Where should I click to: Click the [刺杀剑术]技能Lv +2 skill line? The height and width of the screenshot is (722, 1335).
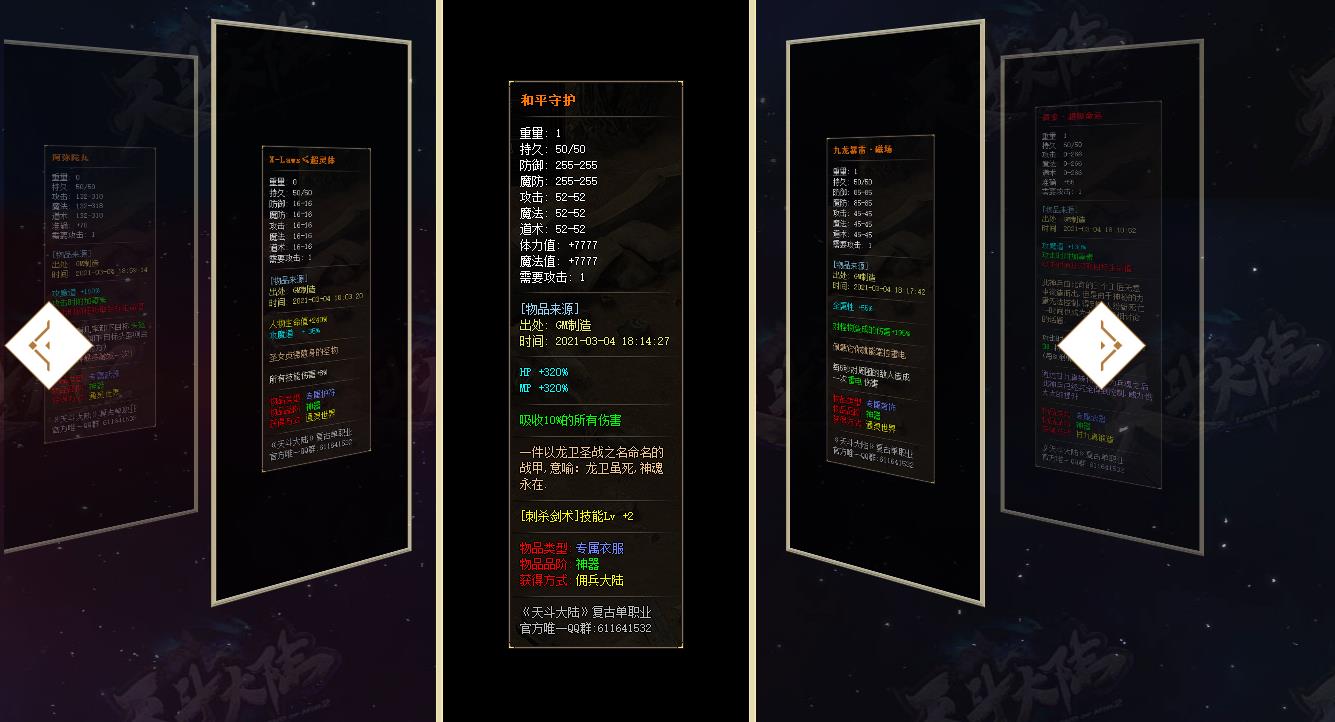576,516
